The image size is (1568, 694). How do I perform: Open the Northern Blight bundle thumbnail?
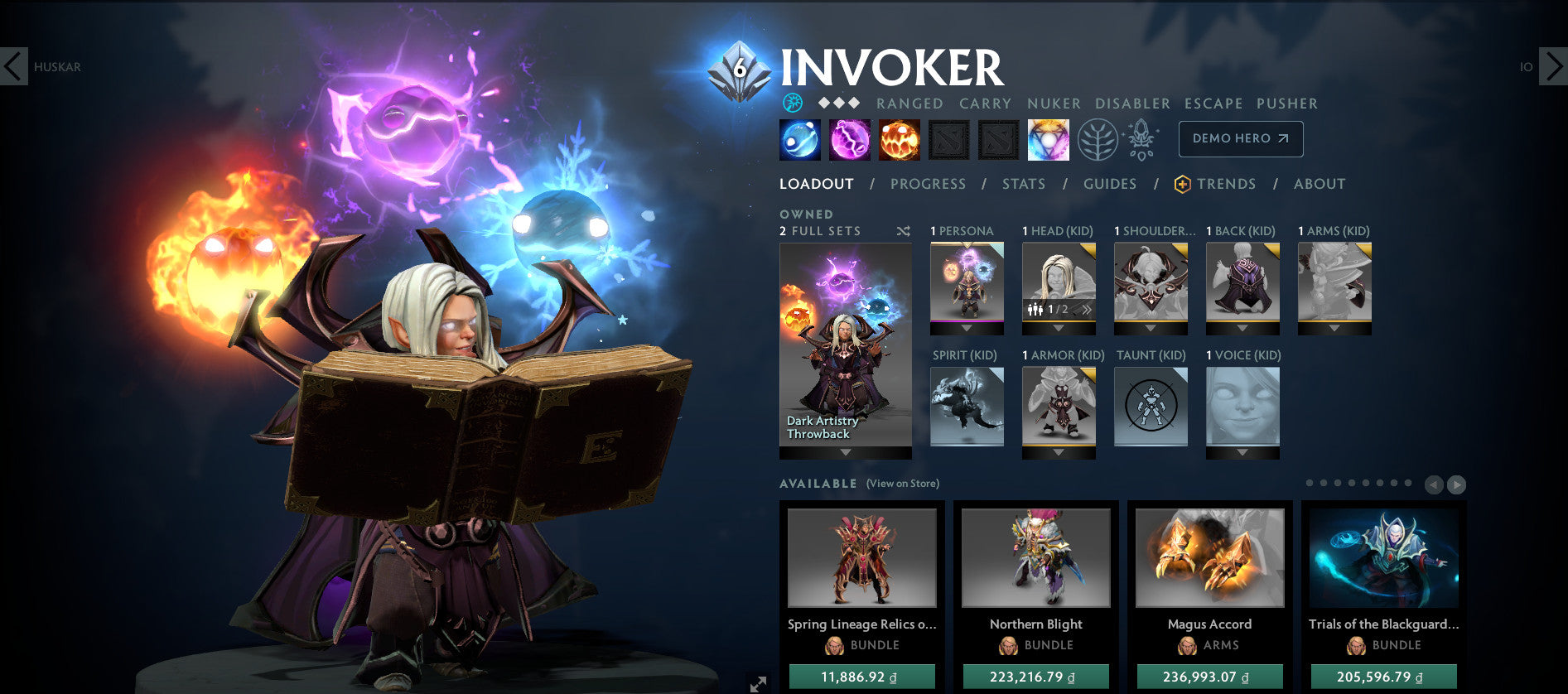[1035, 558]
